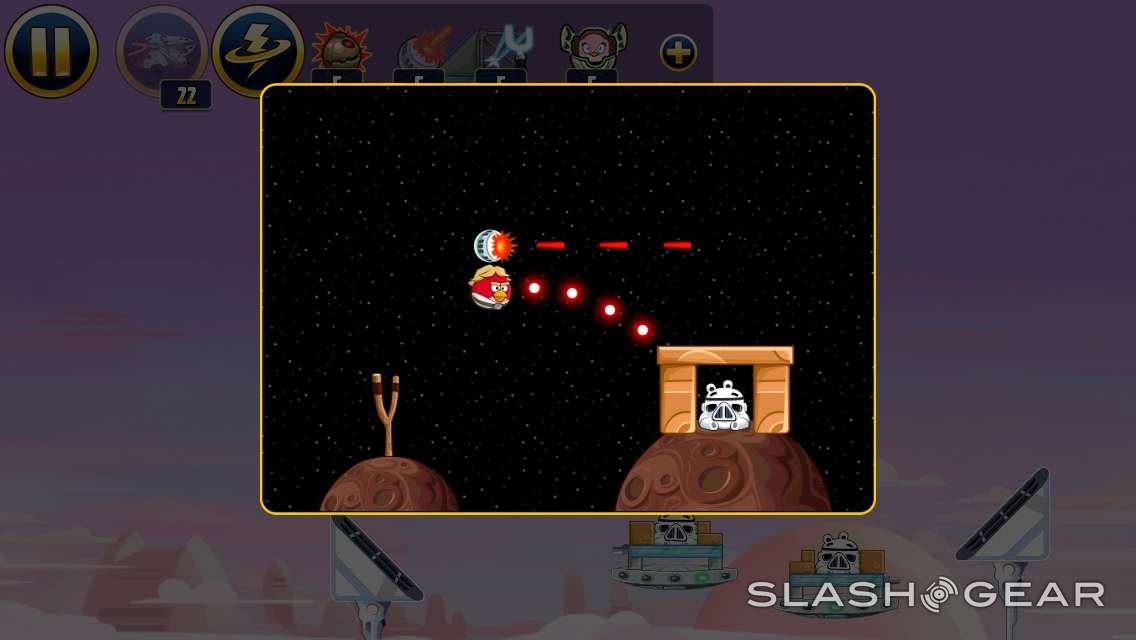Open the lightning bolt power-ups button
This screenshot has width=1136, height=640.
[x=257, y=50]
